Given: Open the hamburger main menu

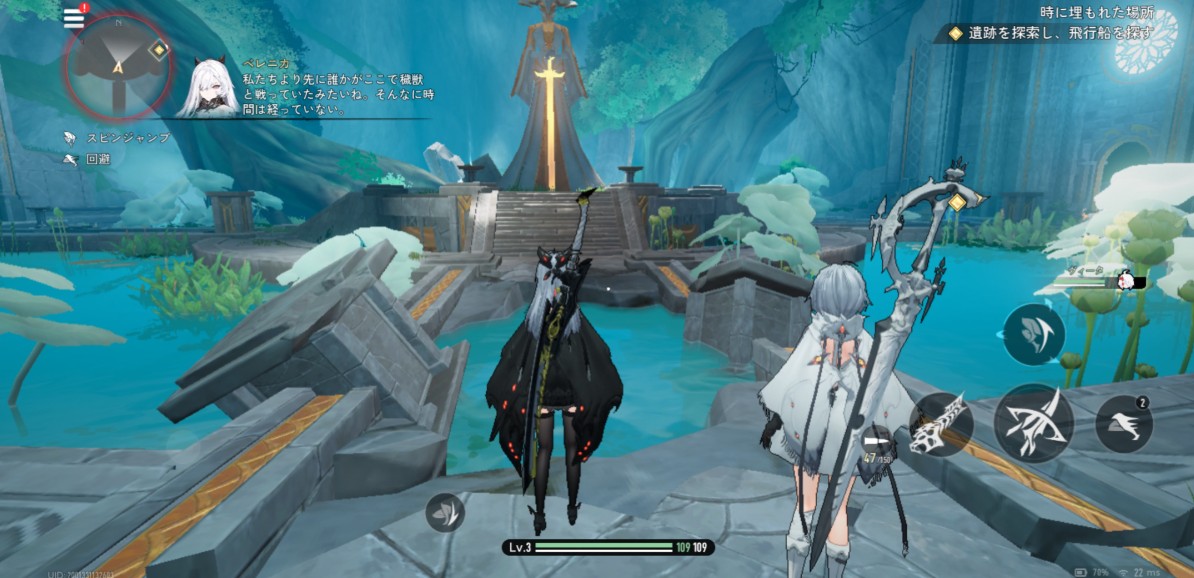Looking at the screenshot, I should coord(73,18).
